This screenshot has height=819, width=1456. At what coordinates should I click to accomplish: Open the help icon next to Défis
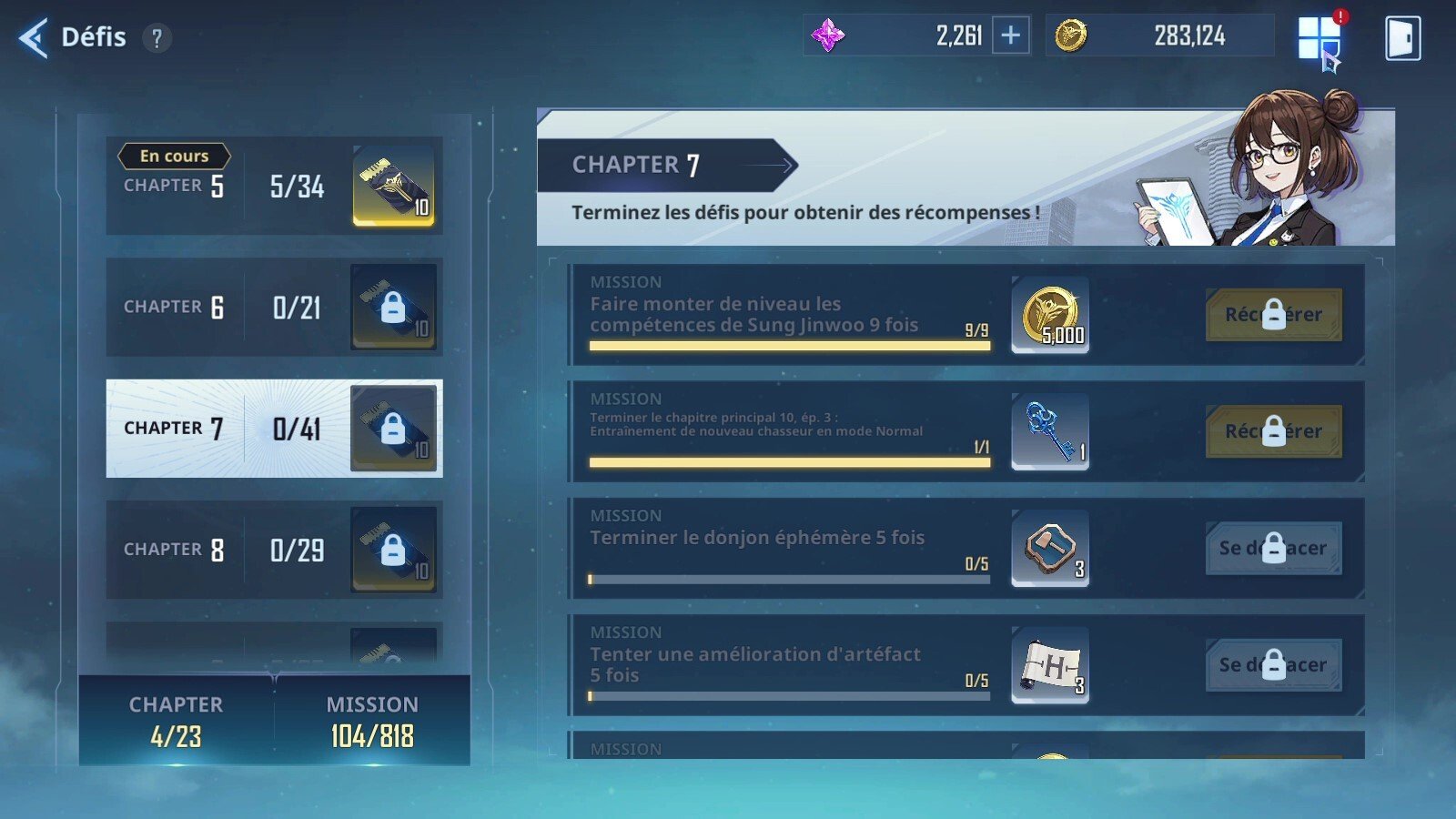[x=156, y=37]
